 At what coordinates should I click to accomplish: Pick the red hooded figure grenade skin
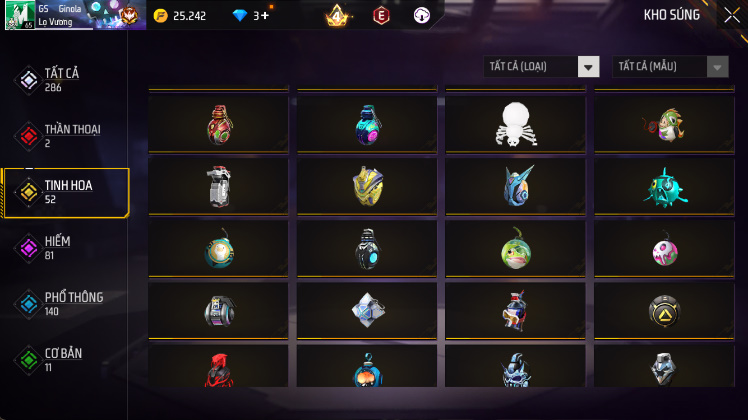point(219,370)
